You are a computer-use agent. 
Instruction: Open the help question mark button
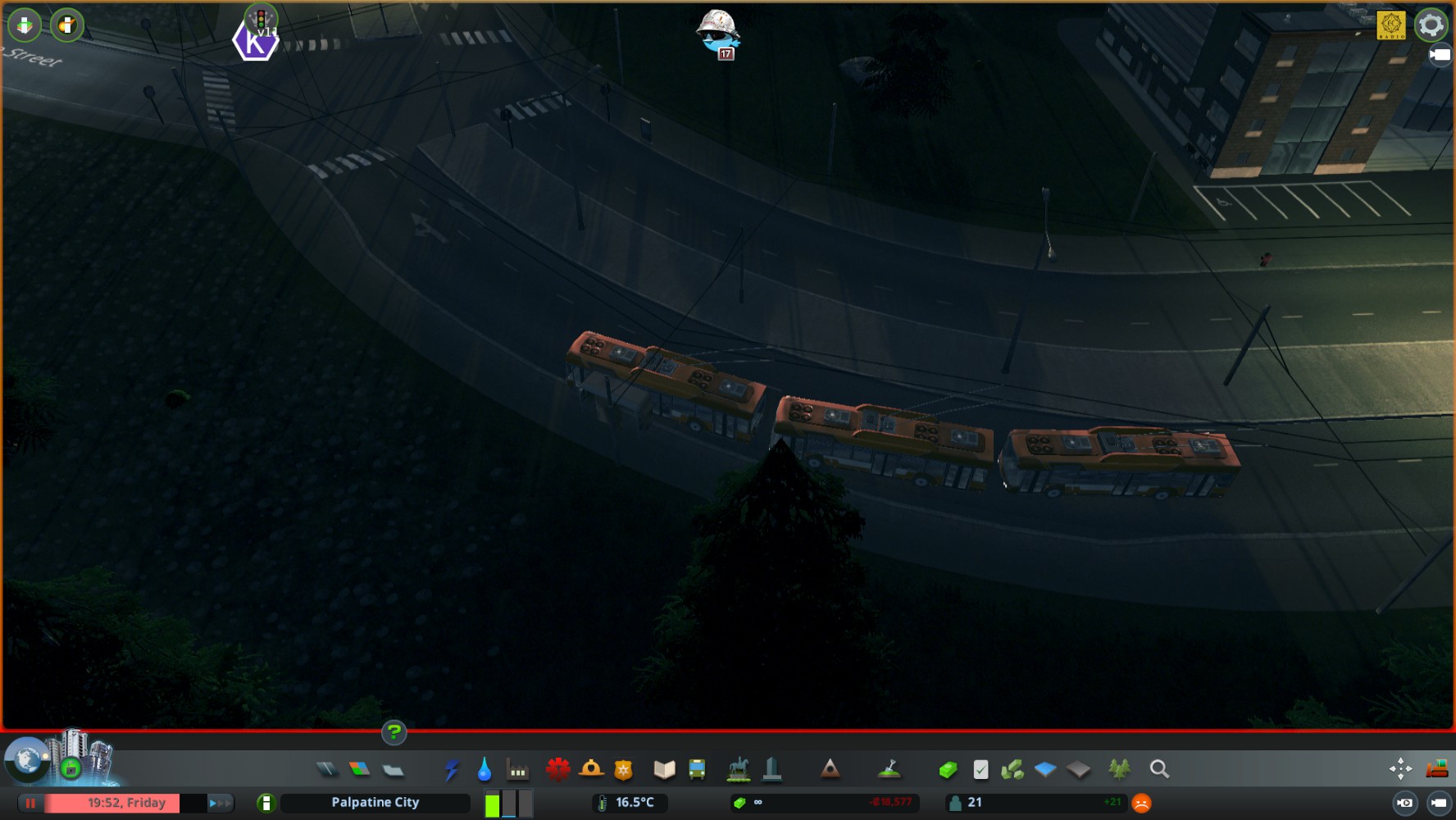pyautogui.click(x=394, y=732)
